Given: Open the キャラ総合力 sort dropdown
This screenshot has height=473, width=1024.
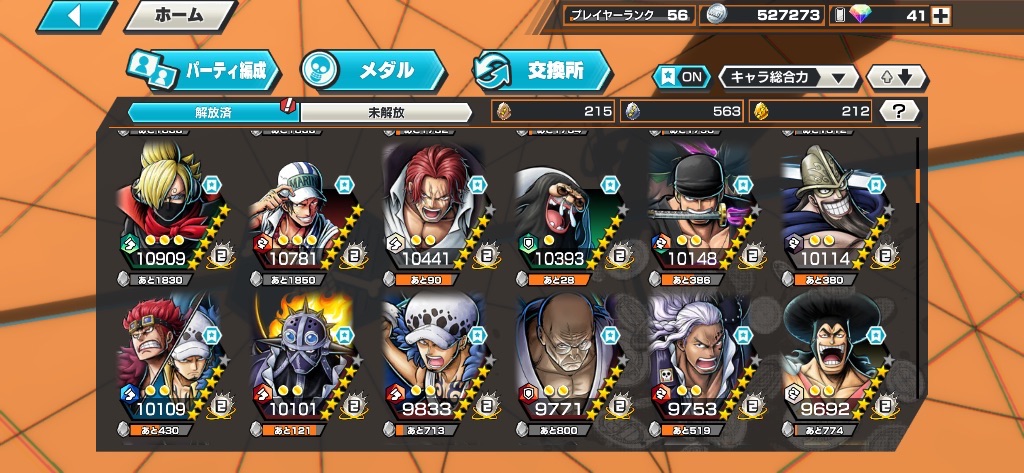Looking at the screenshot, I should click(x=789, y=77).
